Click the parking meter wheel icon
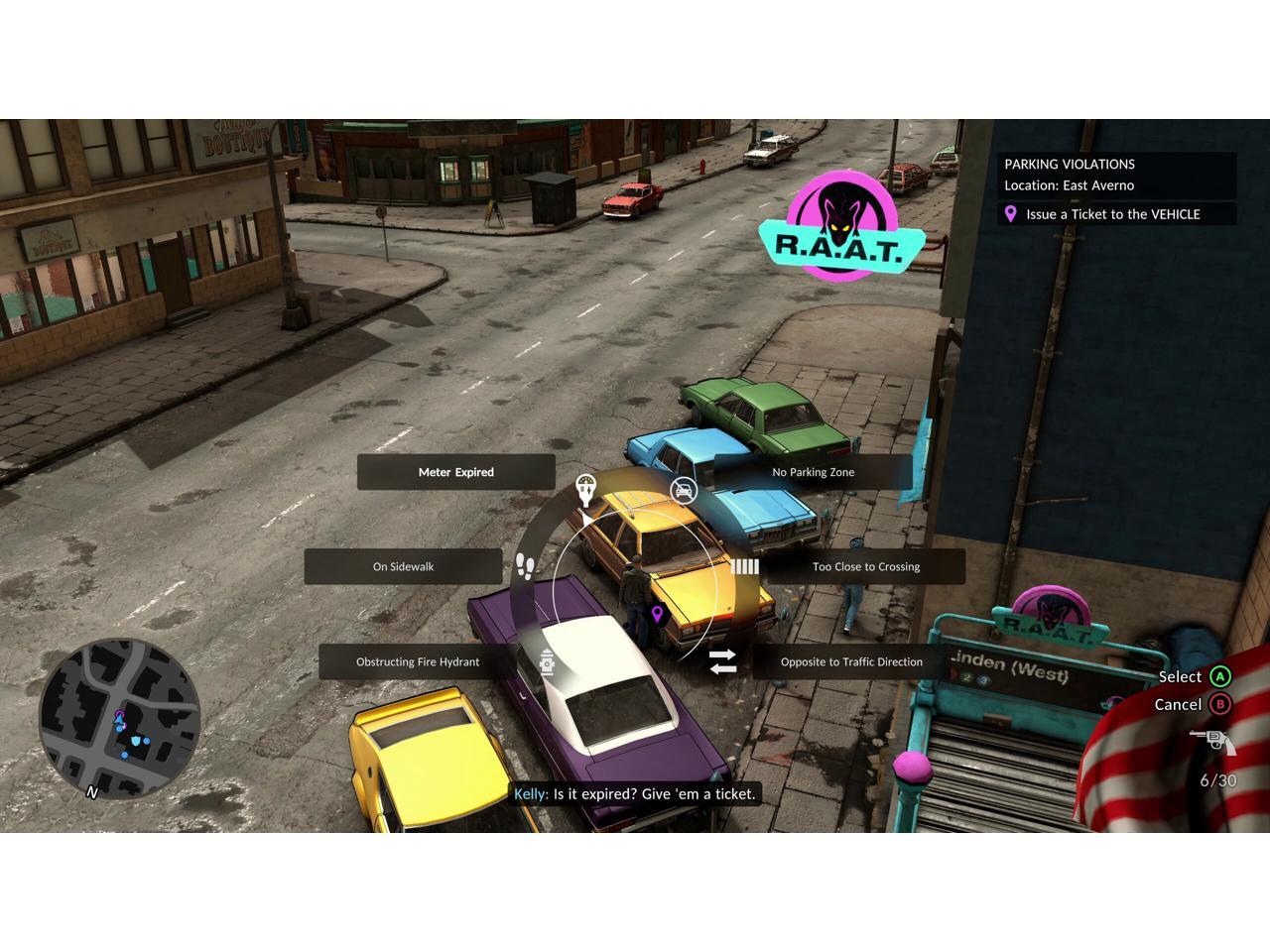Viewport: 1270px width, 952px height. (586, 489)
